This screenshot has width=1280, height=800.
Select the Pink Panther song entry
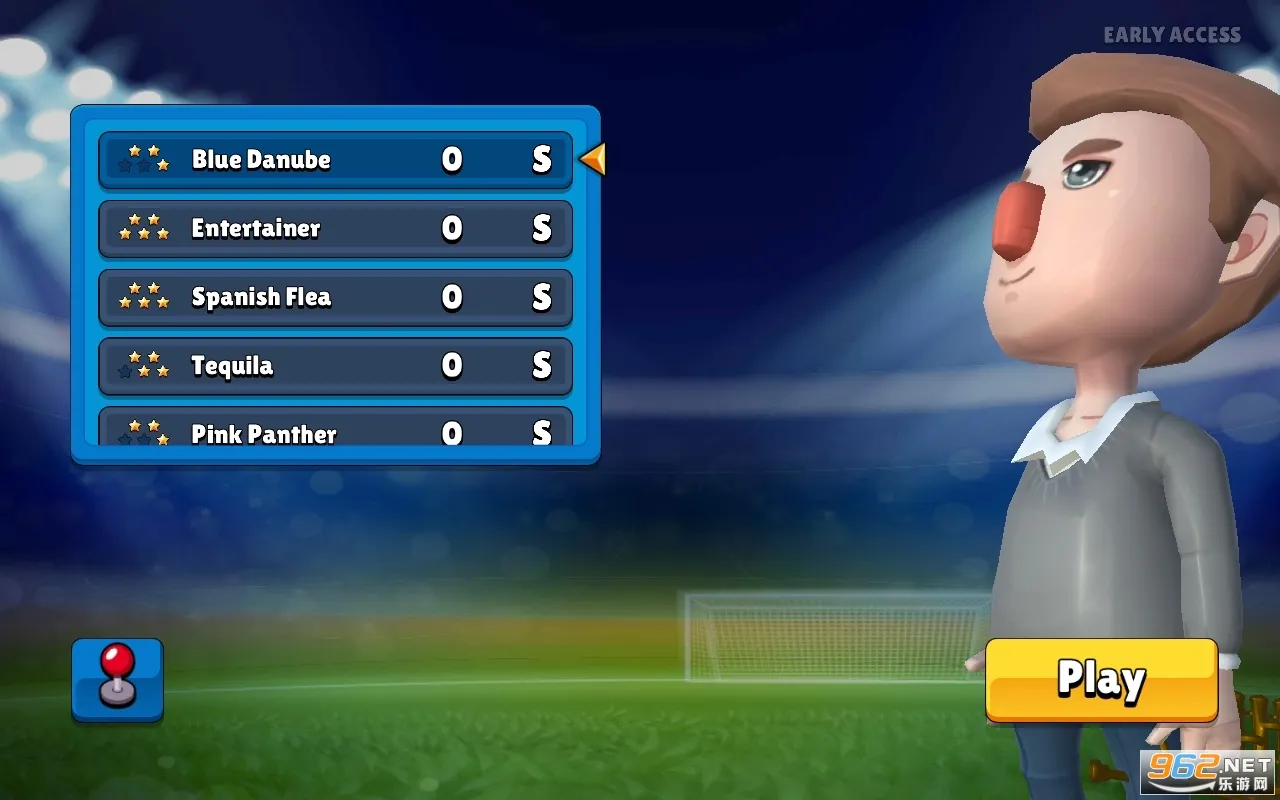(300, 433)
